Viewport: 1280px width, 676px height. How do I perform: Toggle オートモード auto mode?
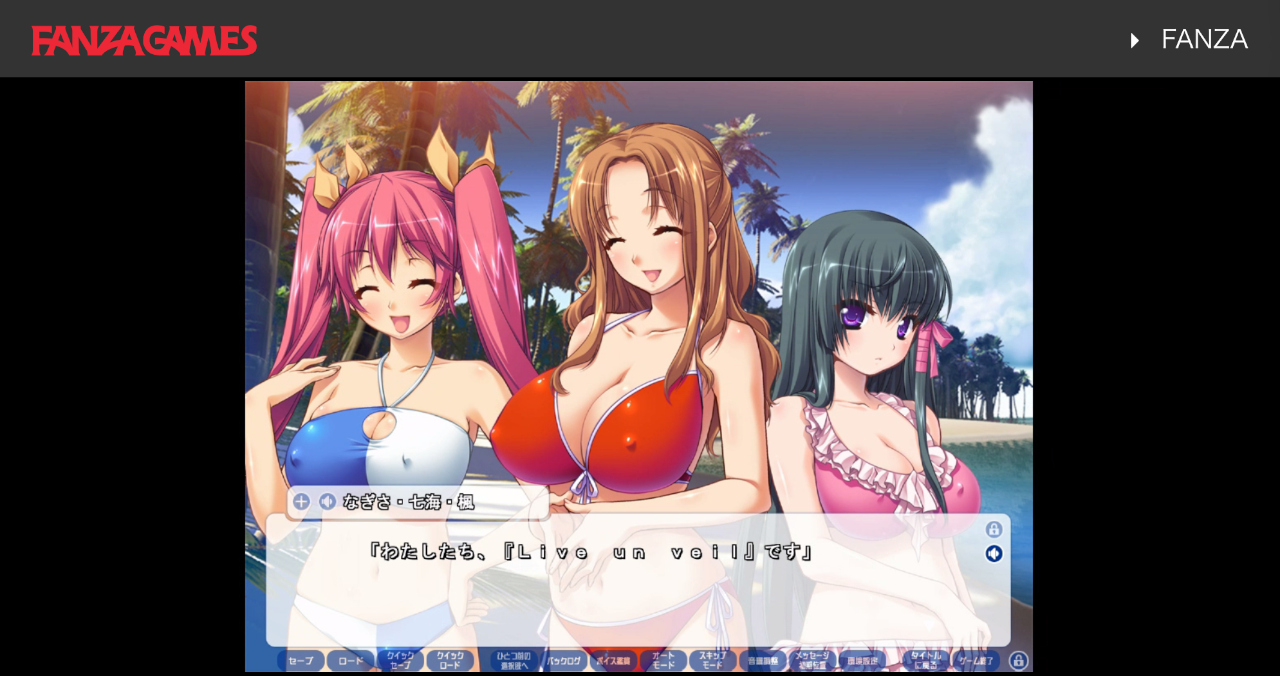pos(663,661)
